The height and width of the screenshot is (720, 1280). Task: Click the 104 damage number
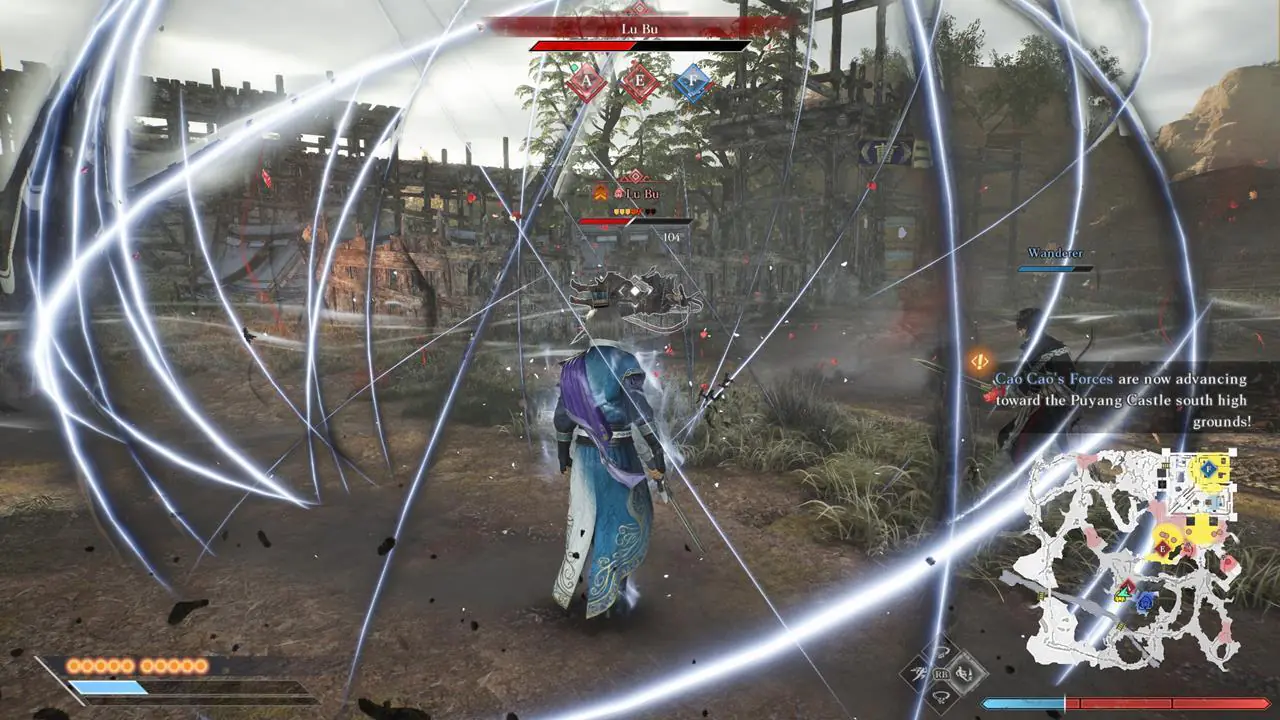670,239
